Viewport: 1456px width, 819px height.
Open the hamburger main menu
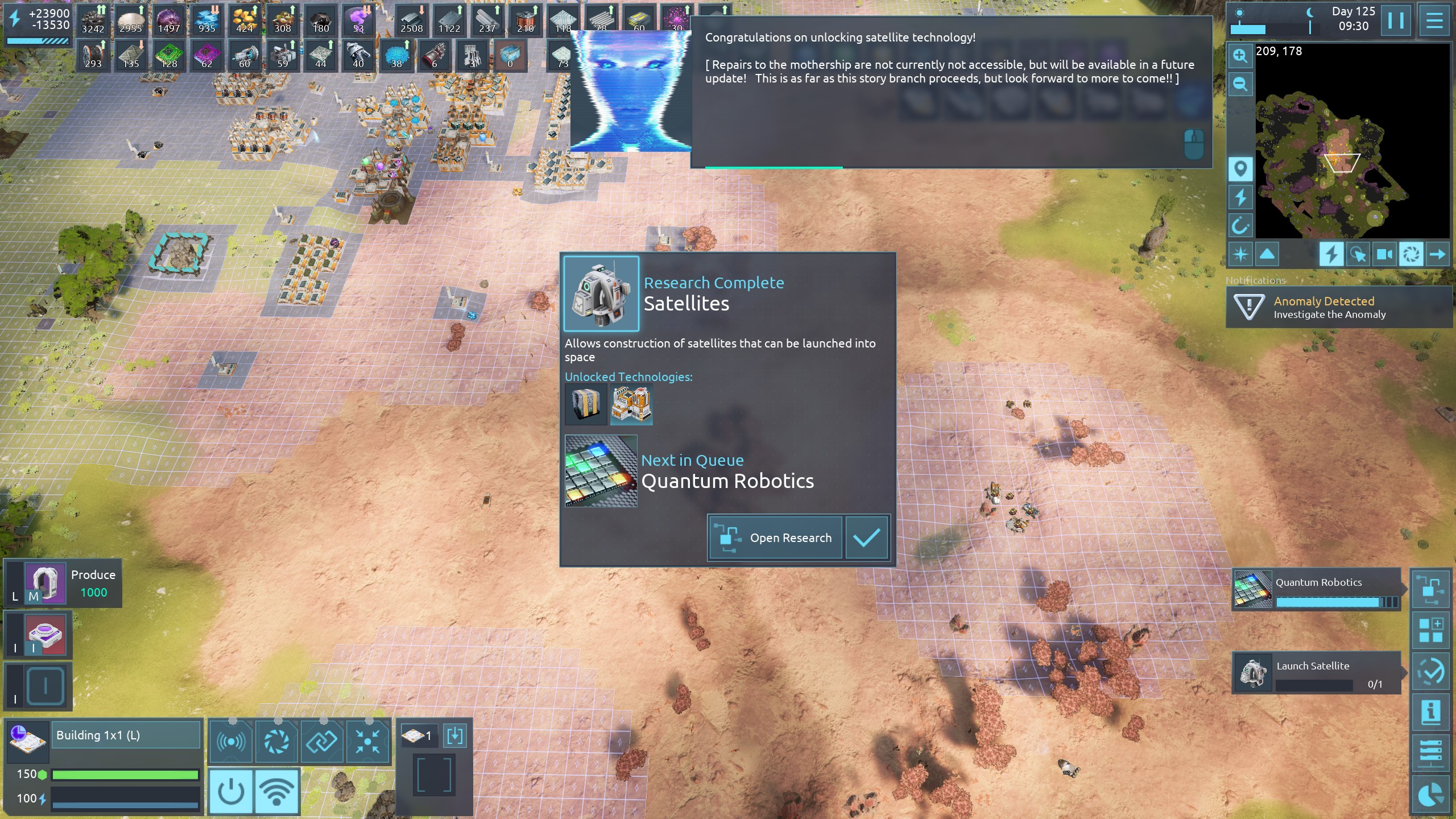1434,20
